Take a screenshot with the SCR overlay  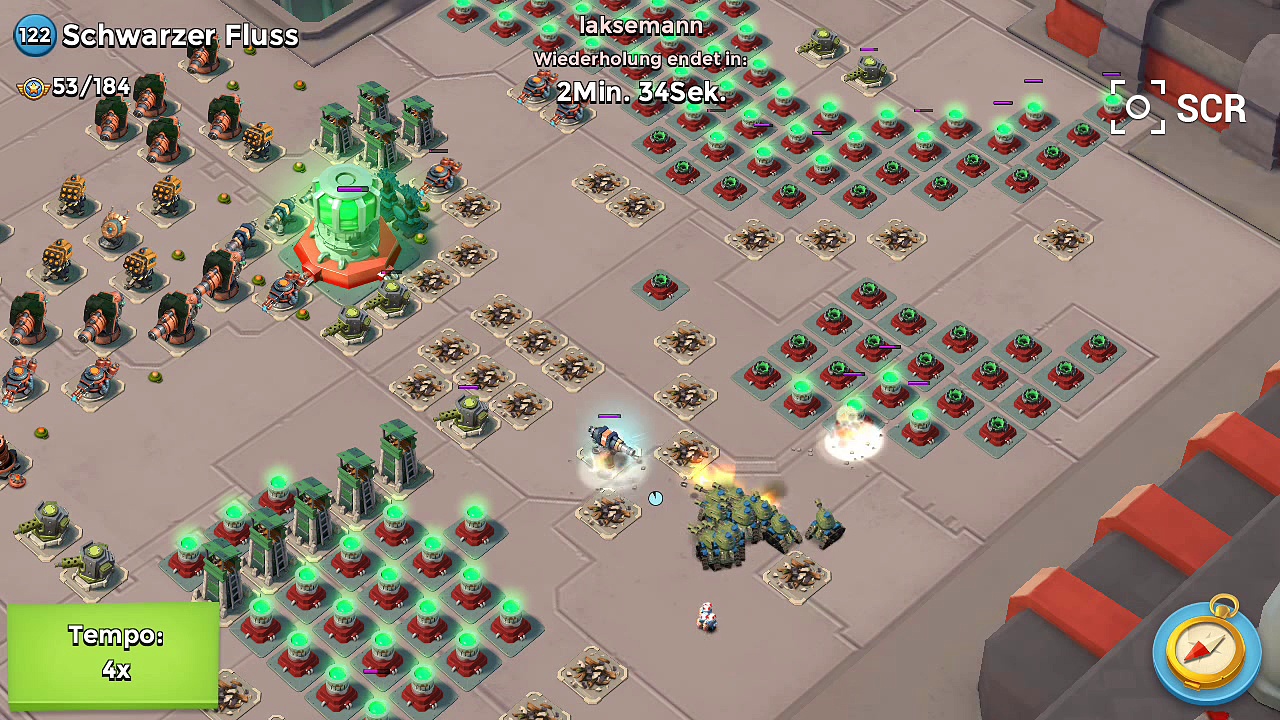coord(1178,108)
